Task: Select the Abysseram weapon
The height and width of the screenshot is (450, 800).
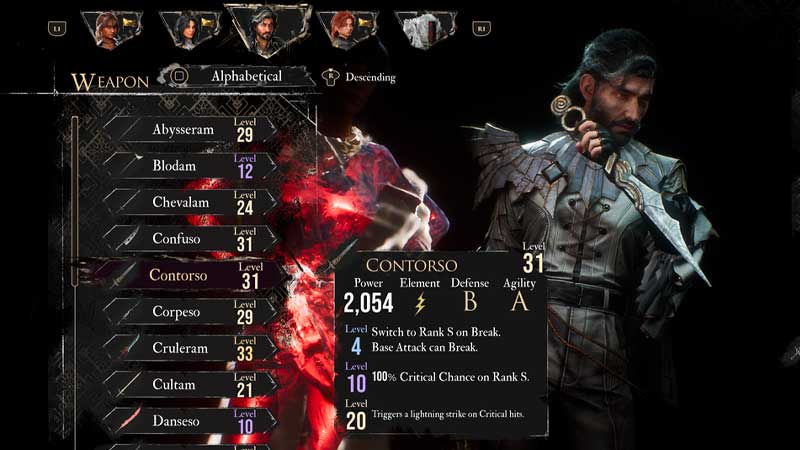Action: (185, 130)
